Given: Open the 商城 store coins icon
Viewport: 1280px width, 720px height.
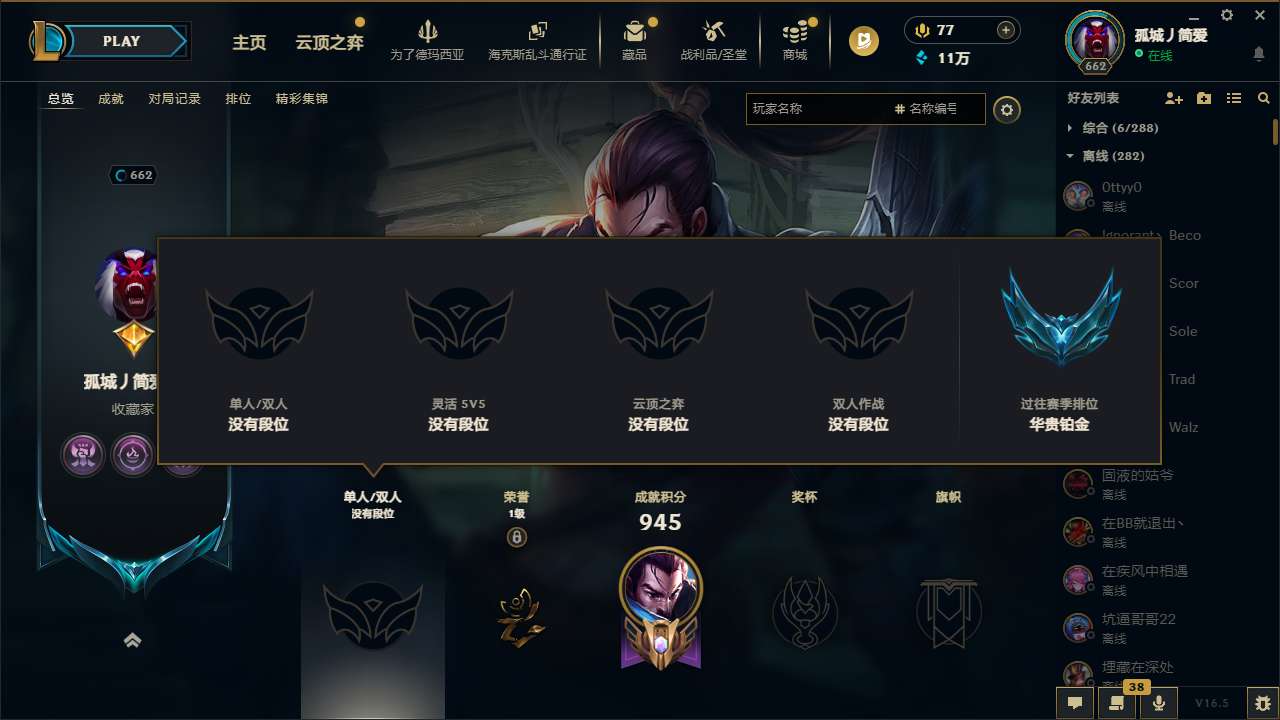Looking at the screenshot, I should [x=795, y=33].
